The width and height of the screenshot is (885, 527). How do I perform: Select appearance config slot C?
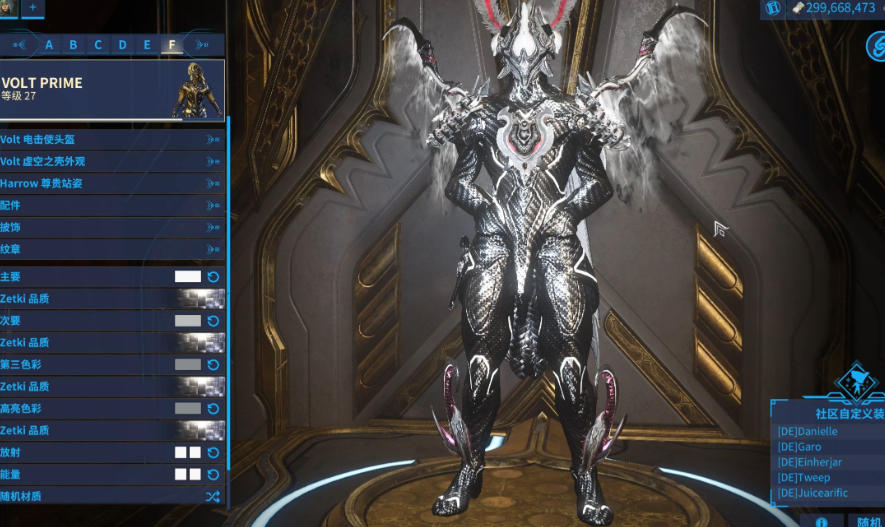(98, 45)
